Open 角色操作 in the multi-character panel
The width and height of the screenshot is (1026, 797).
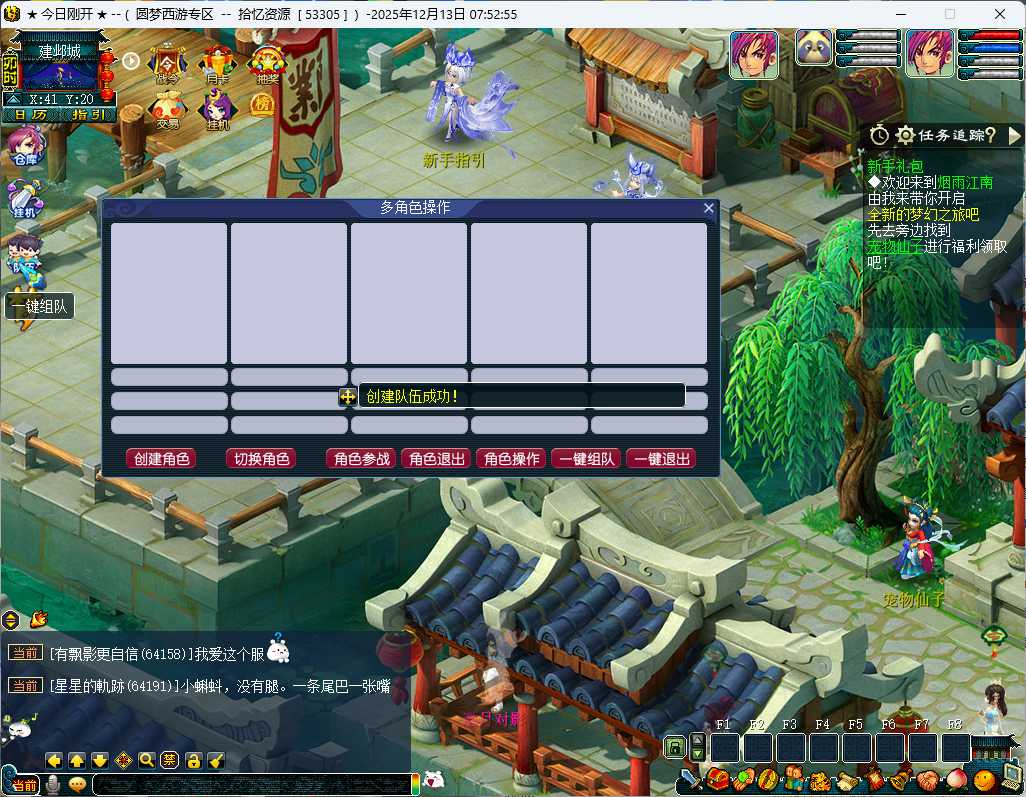click(511, 459)
